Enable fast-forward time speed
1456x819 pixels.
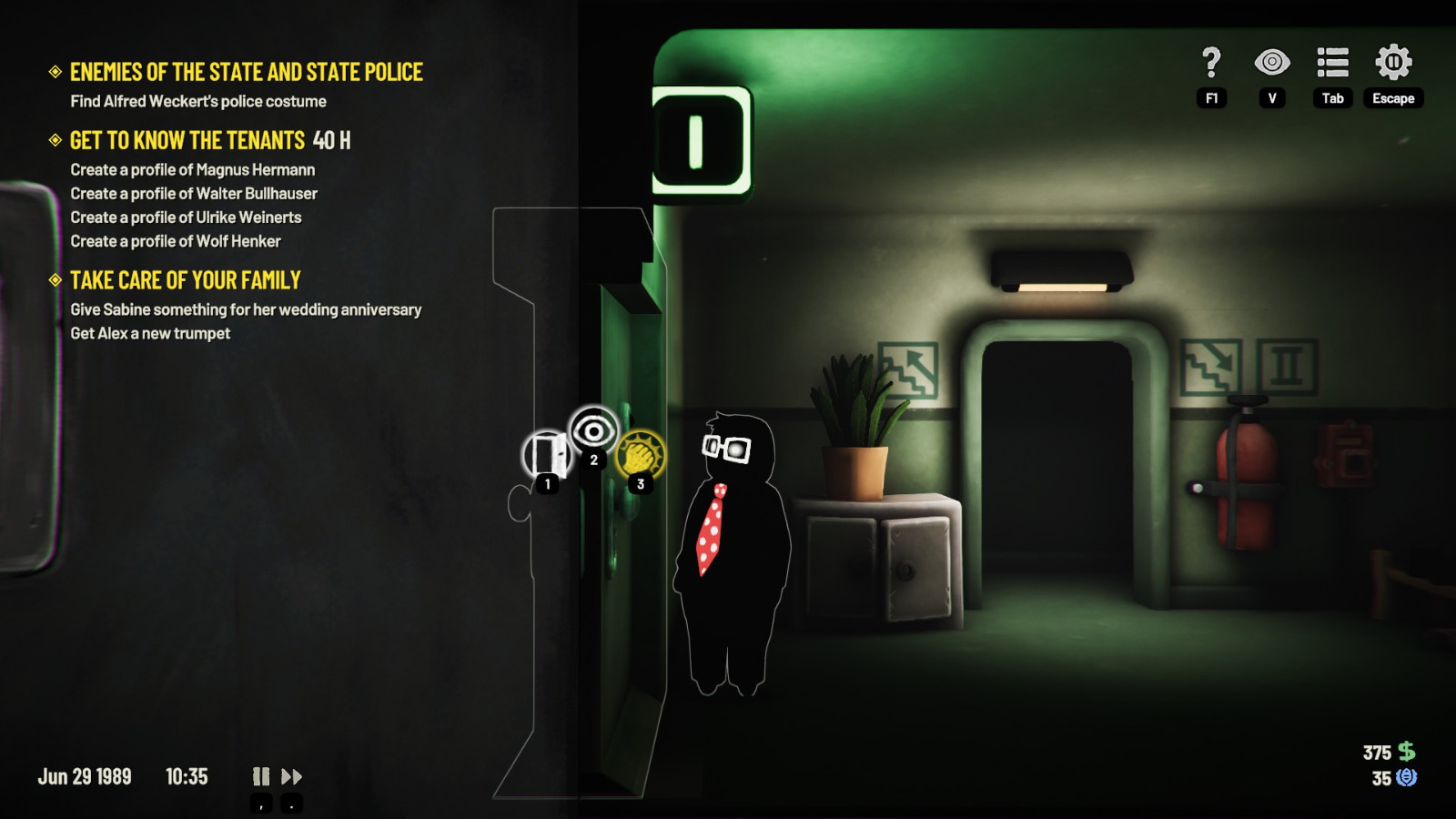click(292, 777)
